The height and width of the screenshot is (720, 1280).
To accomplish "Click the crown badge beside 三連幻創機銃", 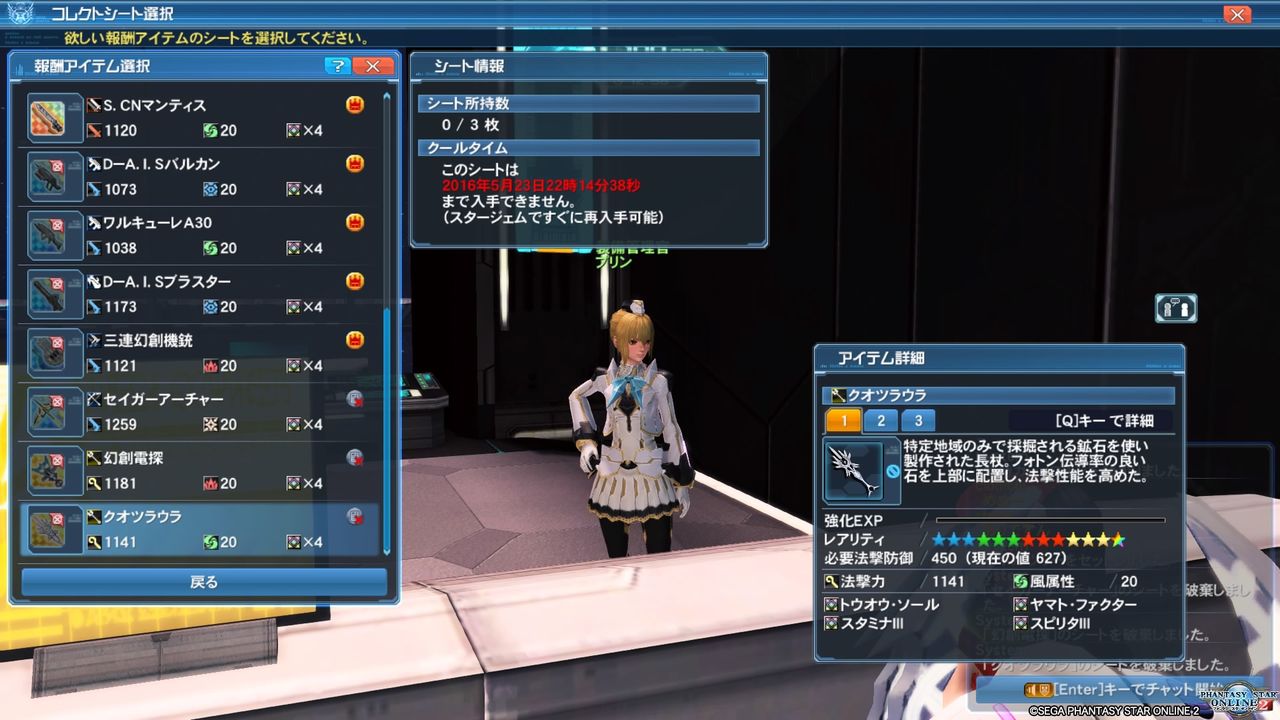I will pyautogui.click(x=354, y=339).
